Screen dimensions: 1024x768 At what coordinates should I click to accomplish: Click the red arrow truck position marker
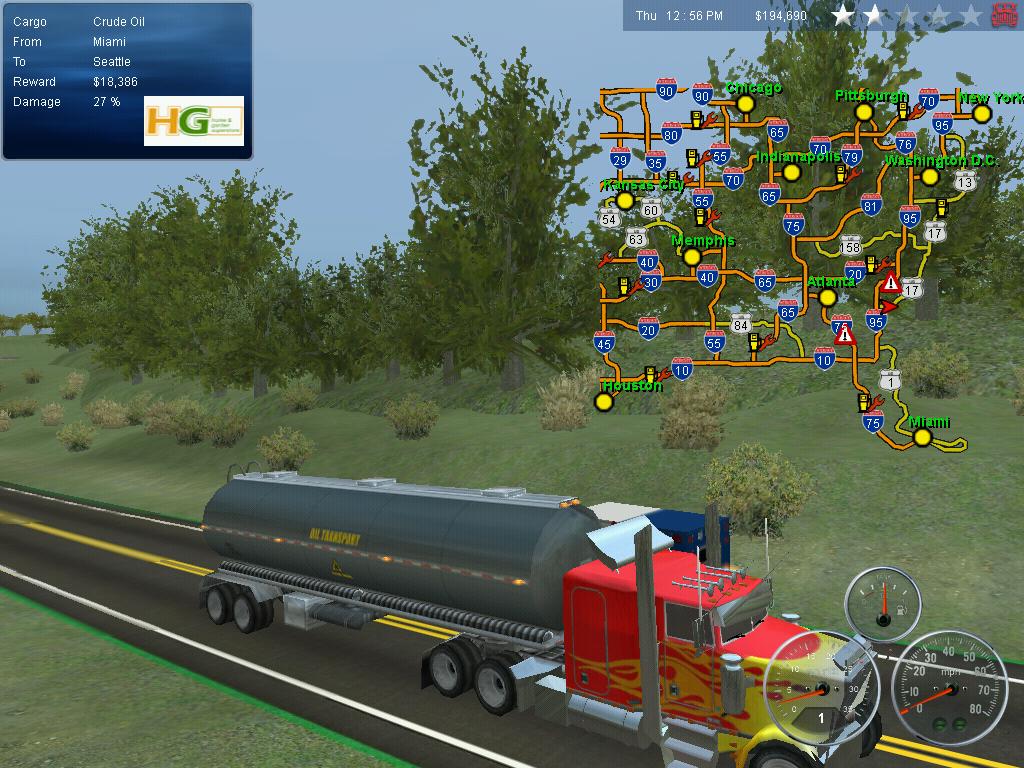890,307
